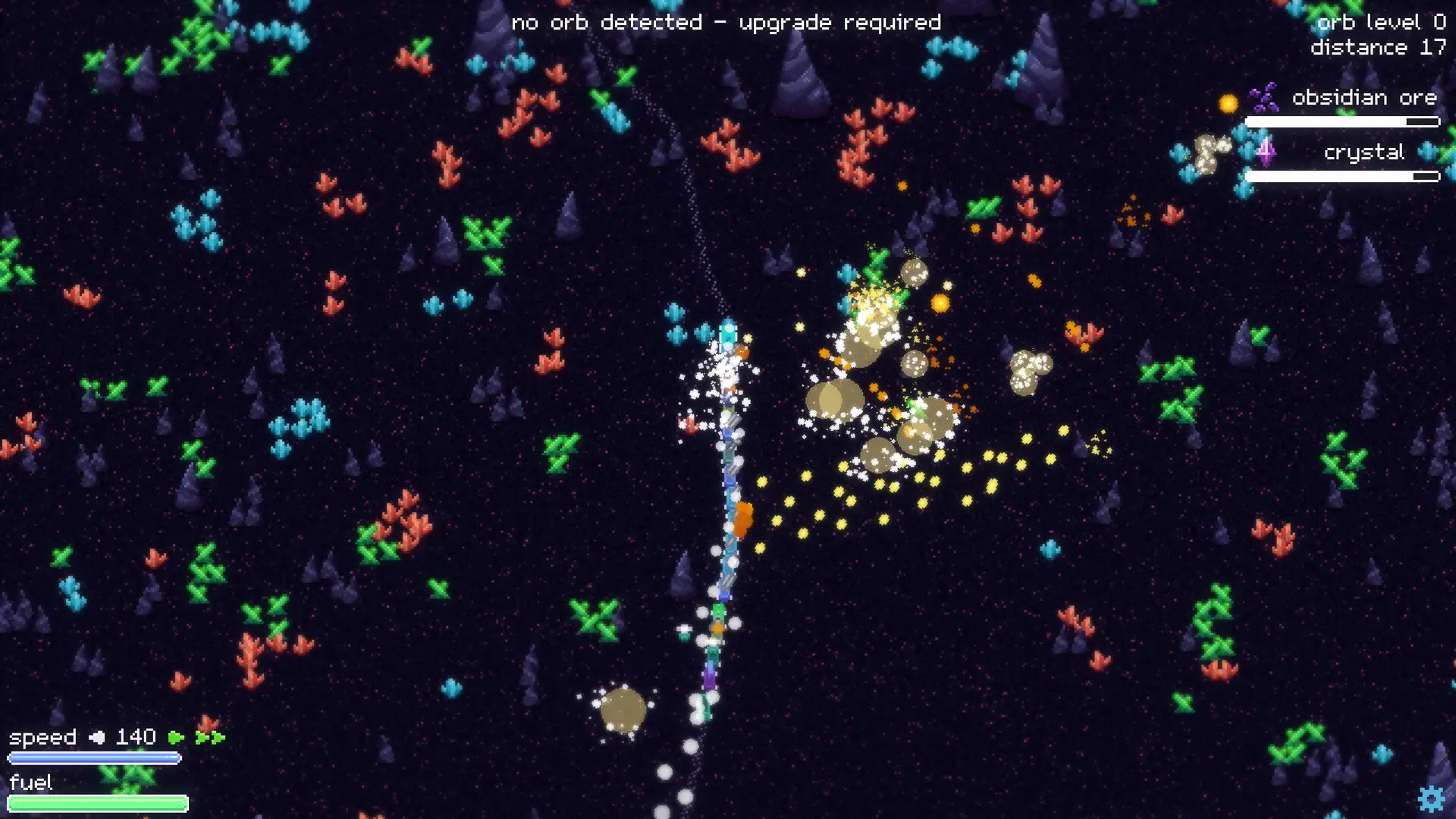The width and height of the screenshot is (1456, 819).
Task: Open settings with the gear icon
Action: tap(1431, 799)
